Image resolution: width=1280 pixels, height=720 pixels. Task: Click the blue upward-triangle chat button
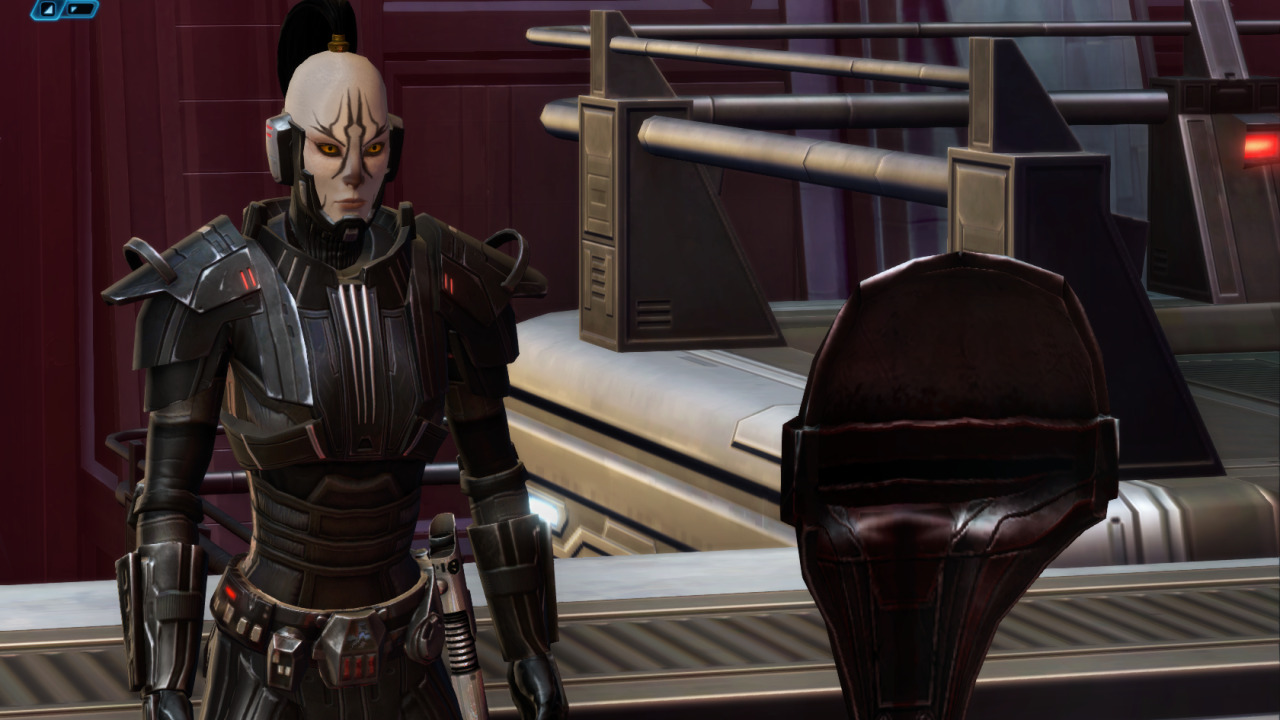click(x=48, y=9)
